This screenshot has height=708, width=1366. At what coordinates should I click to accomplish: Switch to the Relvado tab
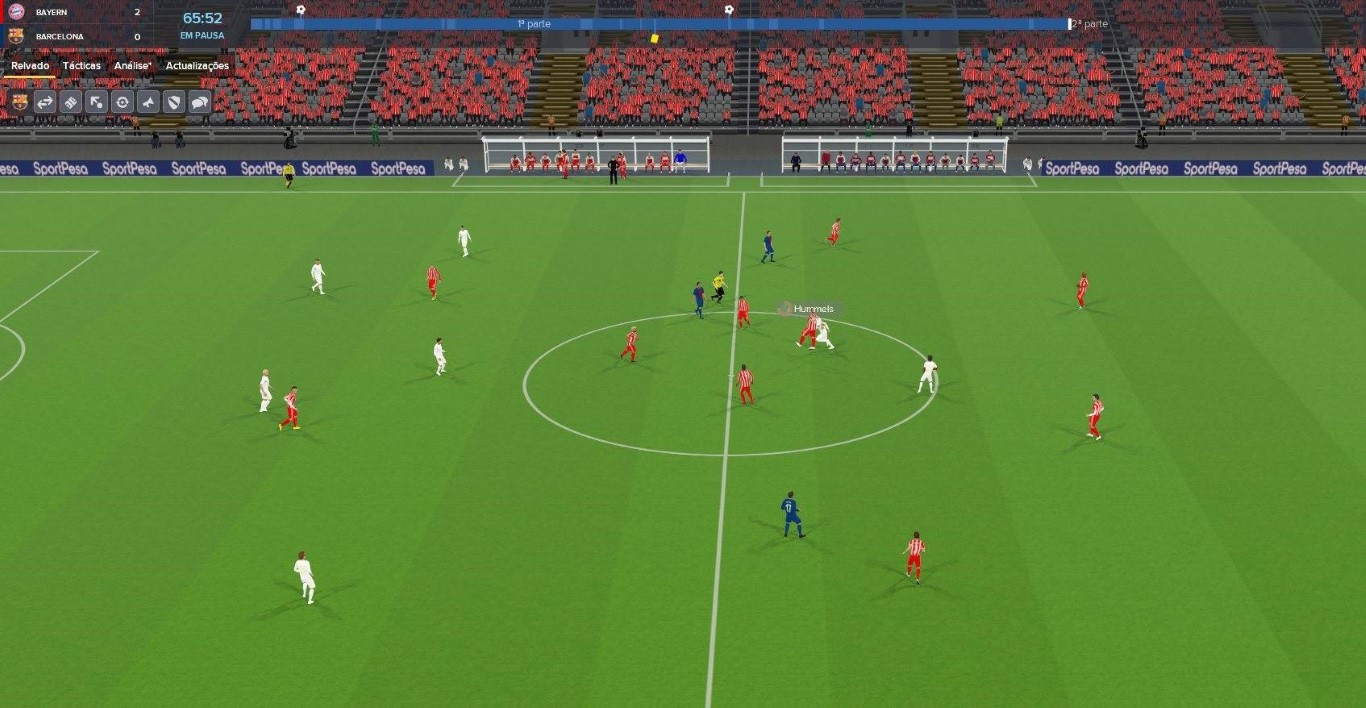tap(30, 66)
